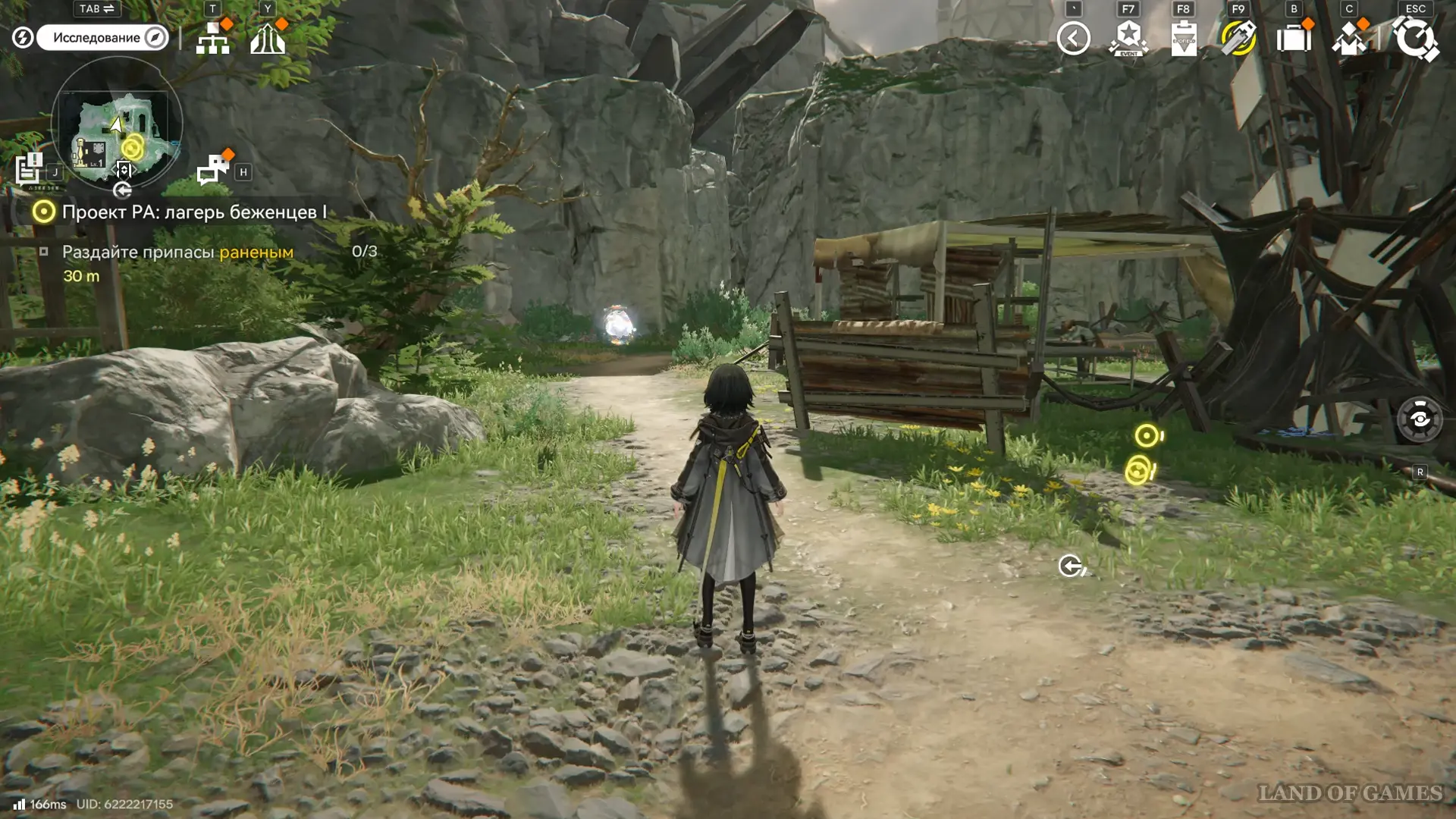Screen dimensions: 1456x819
Task: Click the camera eye view button
Action: tap(1420, 419)
